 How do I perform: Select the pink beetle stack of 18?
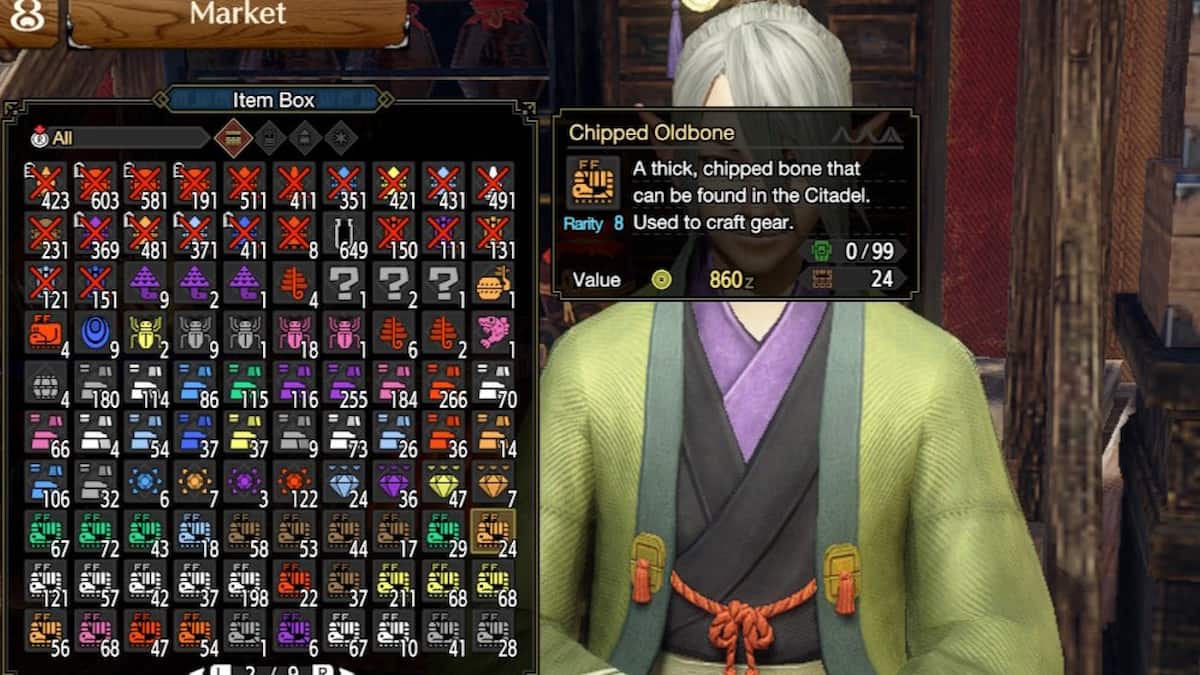294,334
